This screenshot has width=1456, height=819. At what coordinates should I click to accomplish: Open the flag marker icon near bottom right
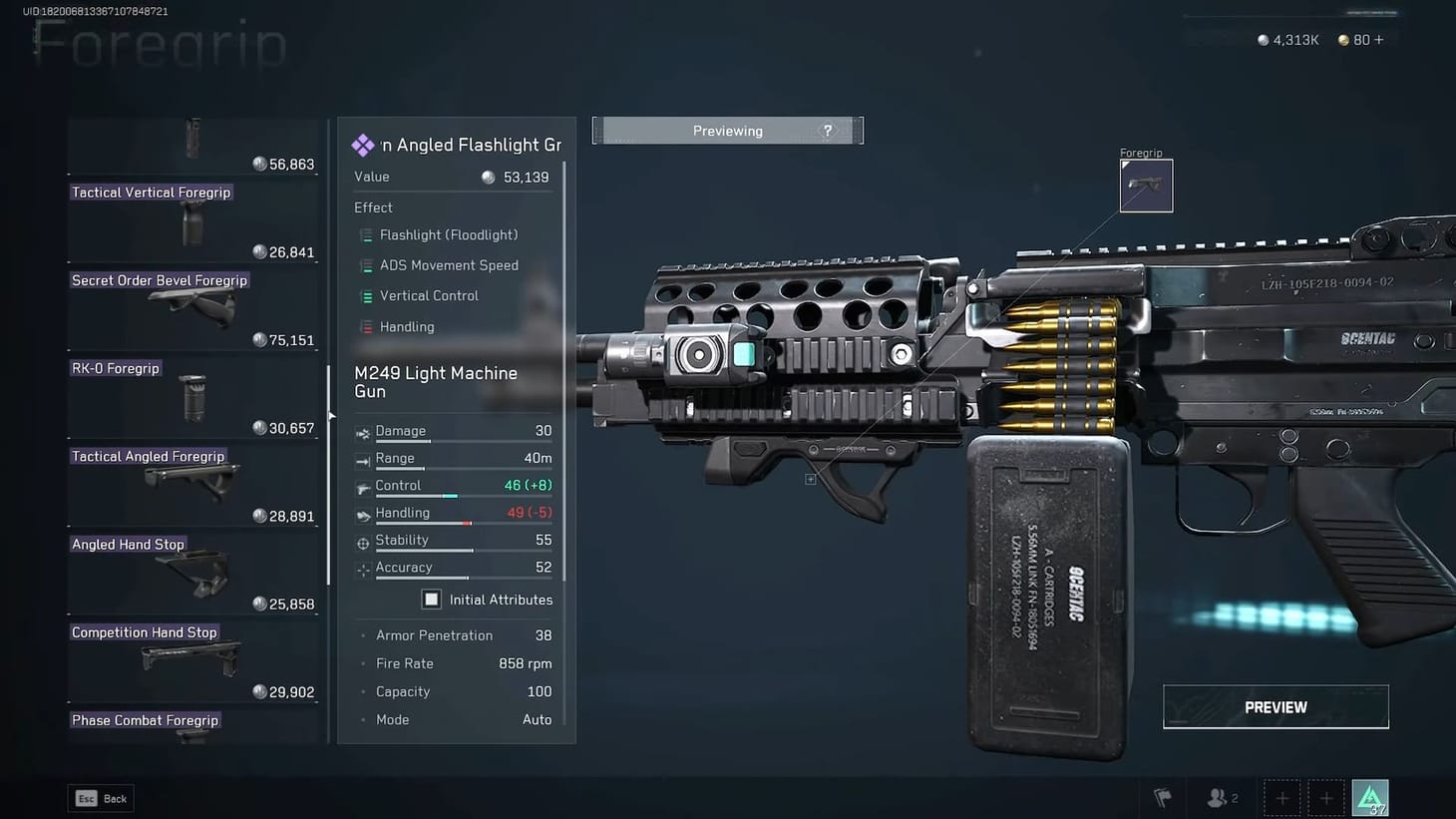click(1162, 797)
